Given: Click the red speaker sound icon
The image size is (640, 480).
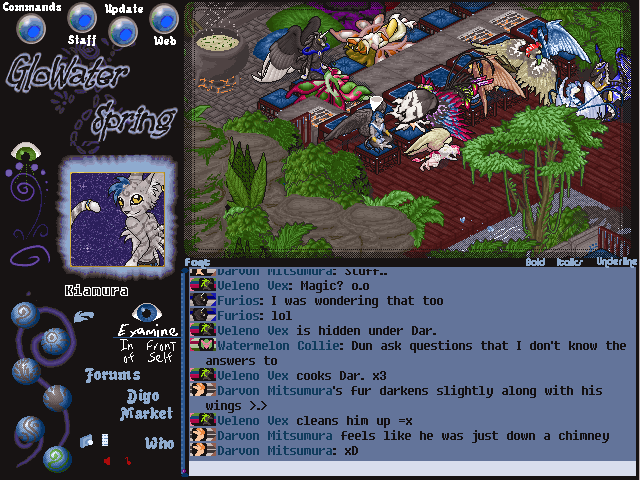Looking at the screenshot, I should 107,461.
